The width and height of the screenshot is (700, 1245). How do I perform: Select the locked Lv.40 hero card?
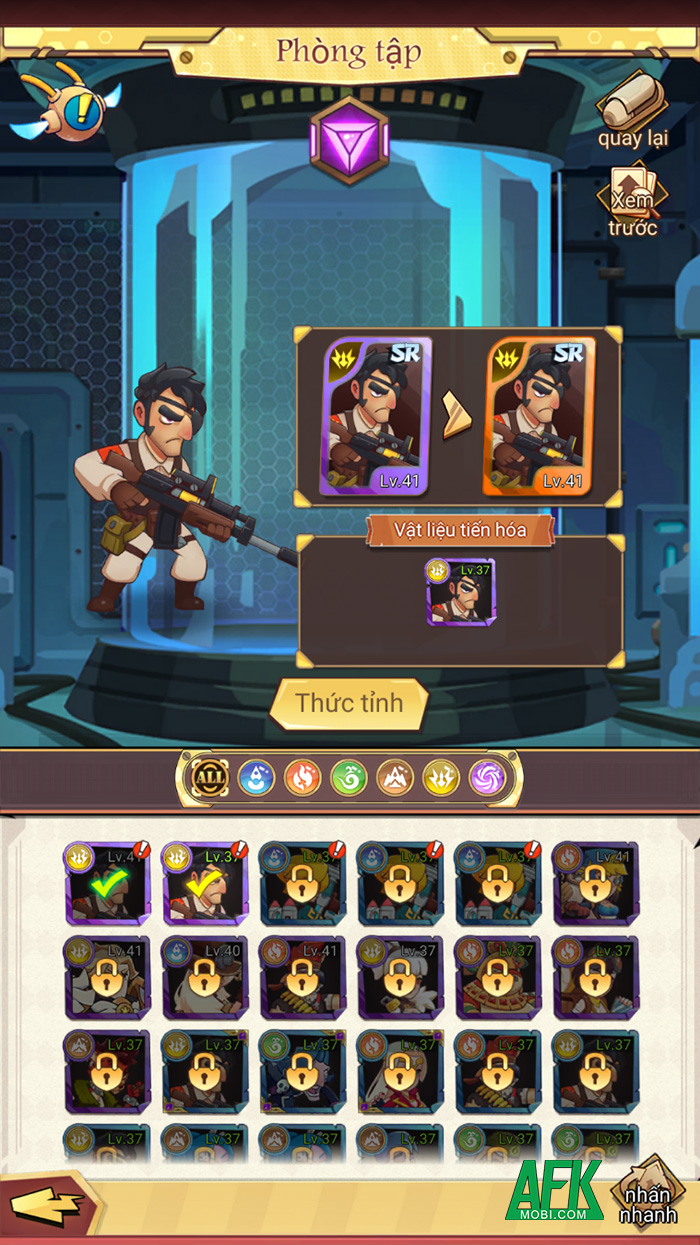click(x=204, y=978)
